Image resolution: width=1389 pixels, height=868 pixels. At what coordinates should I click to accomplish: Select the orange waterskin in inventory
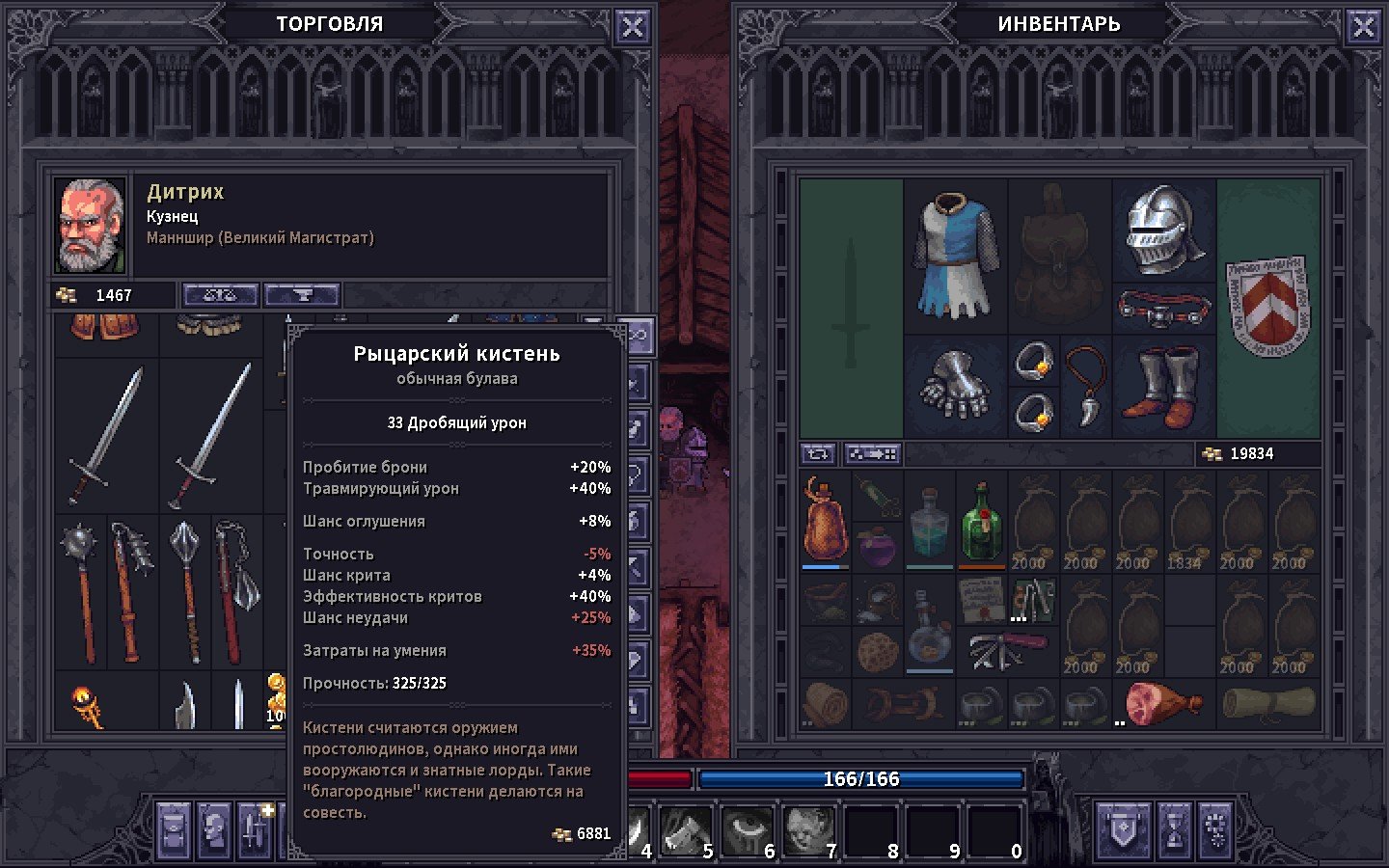point(825,520)
